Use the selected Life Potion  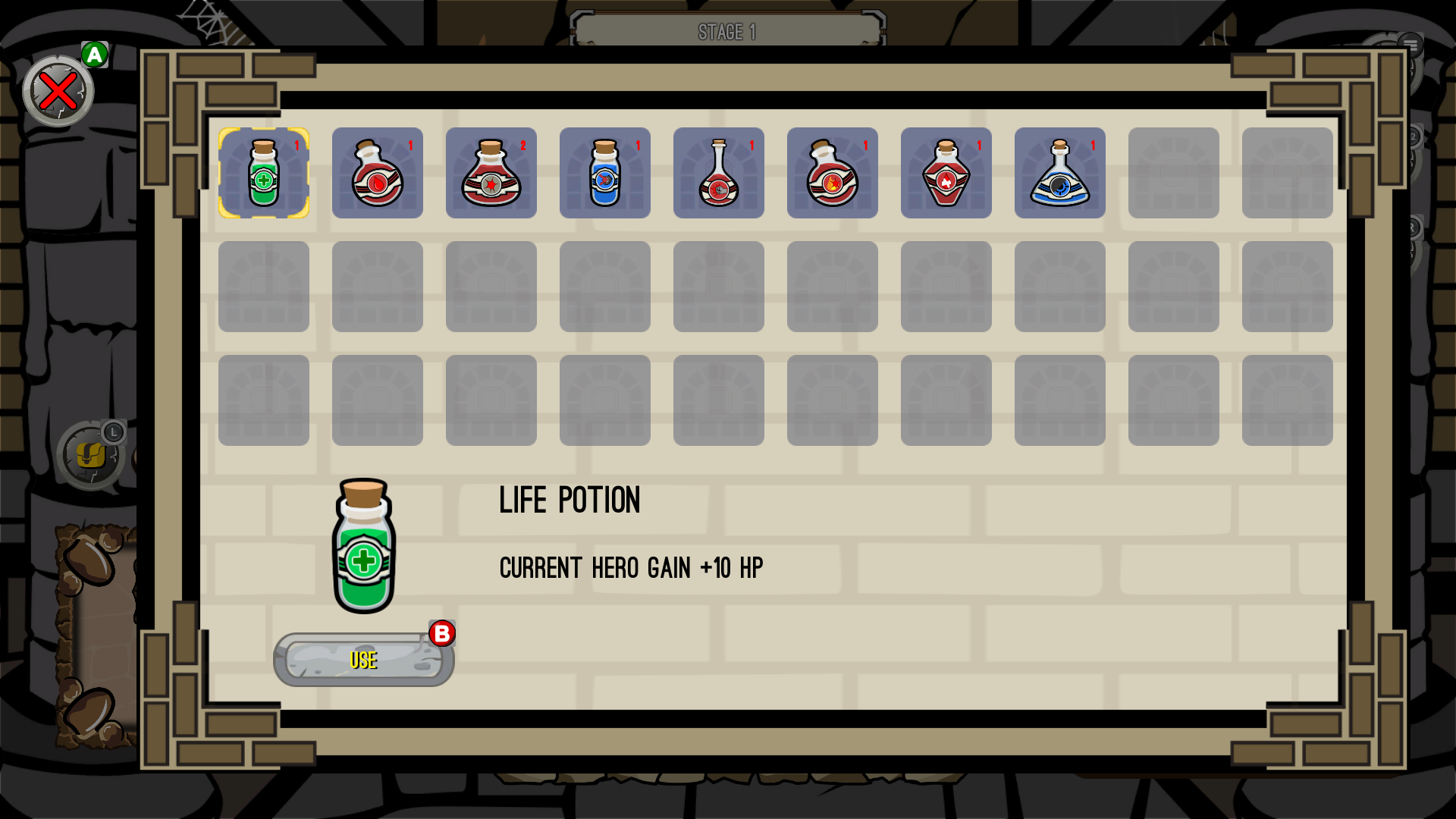[363, 660]
